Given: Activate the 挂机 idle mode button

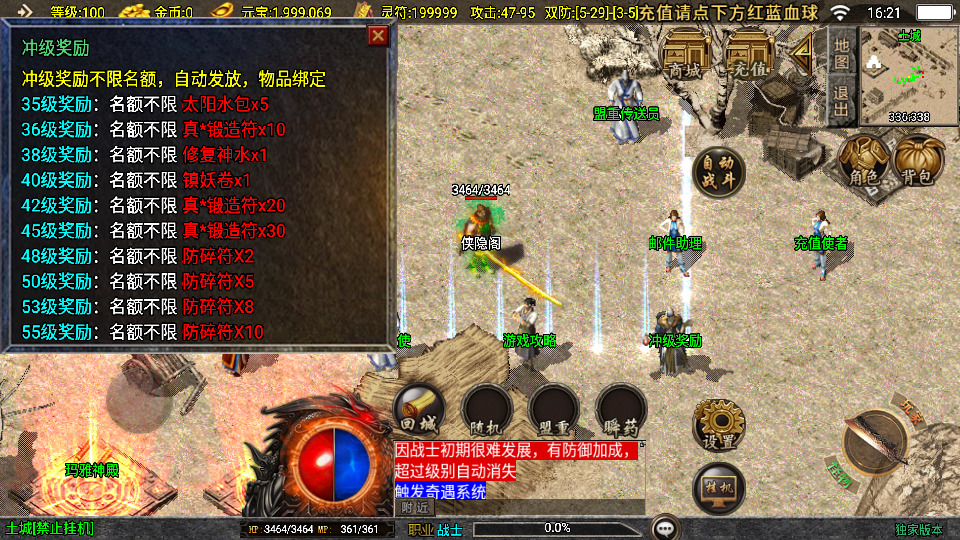Looking at the screenshot, I should click(718, 487).
